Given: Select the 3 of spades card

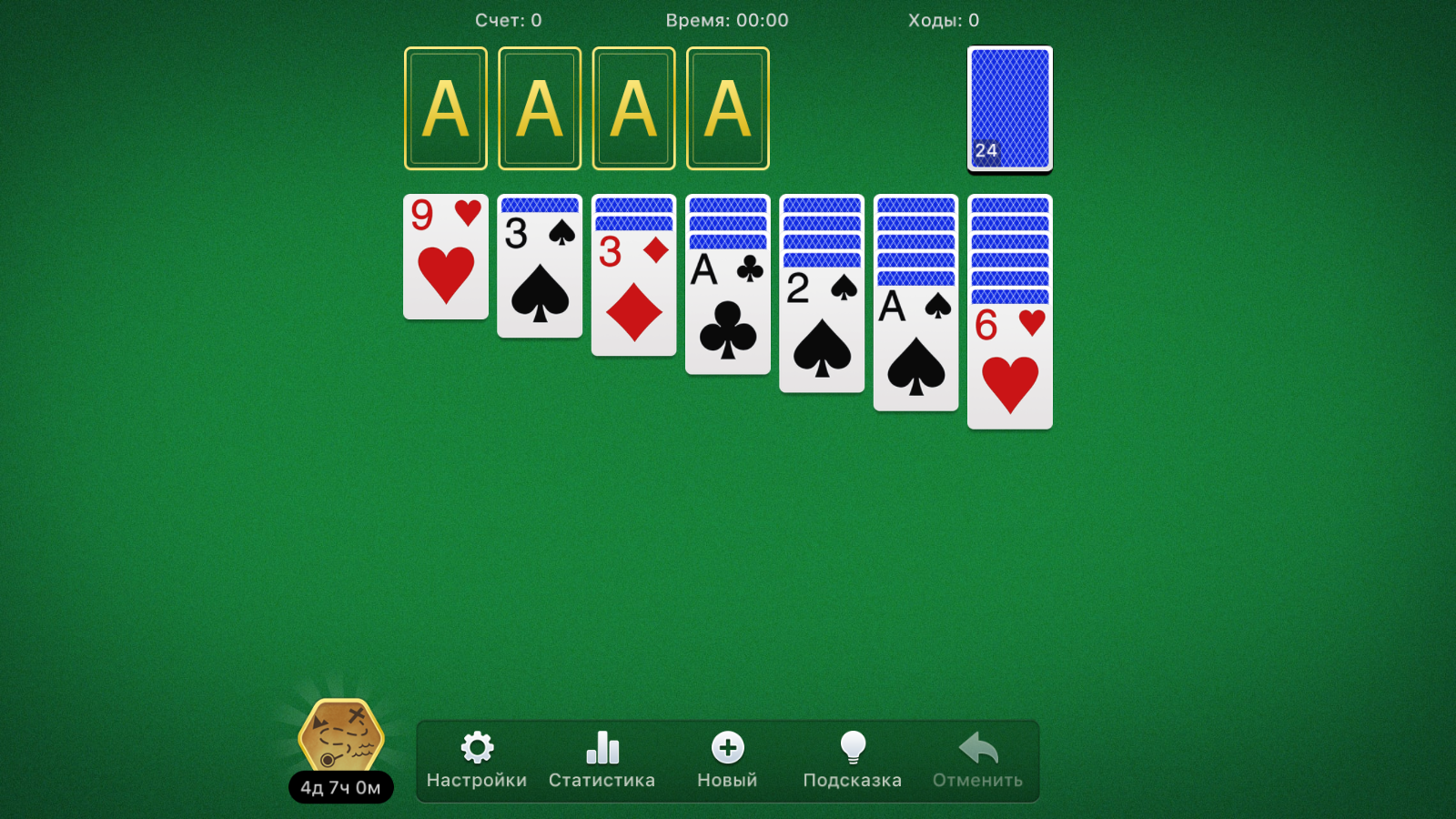Looking at the screenshot, I should click(x=539, y=268).
